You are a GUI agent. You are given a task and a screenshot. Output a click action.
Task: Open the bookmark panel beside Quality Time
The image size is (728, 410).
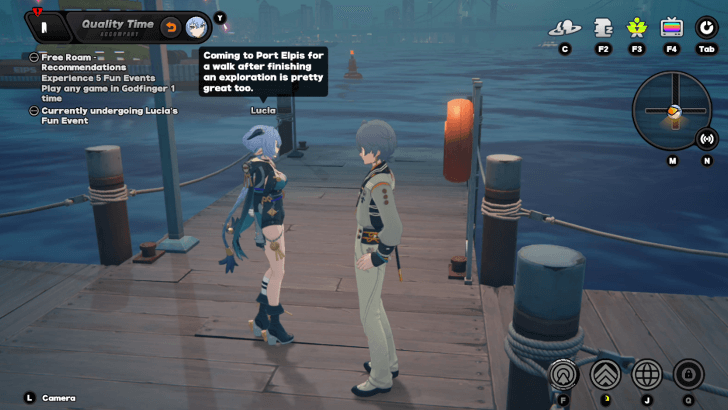point(43,27)
